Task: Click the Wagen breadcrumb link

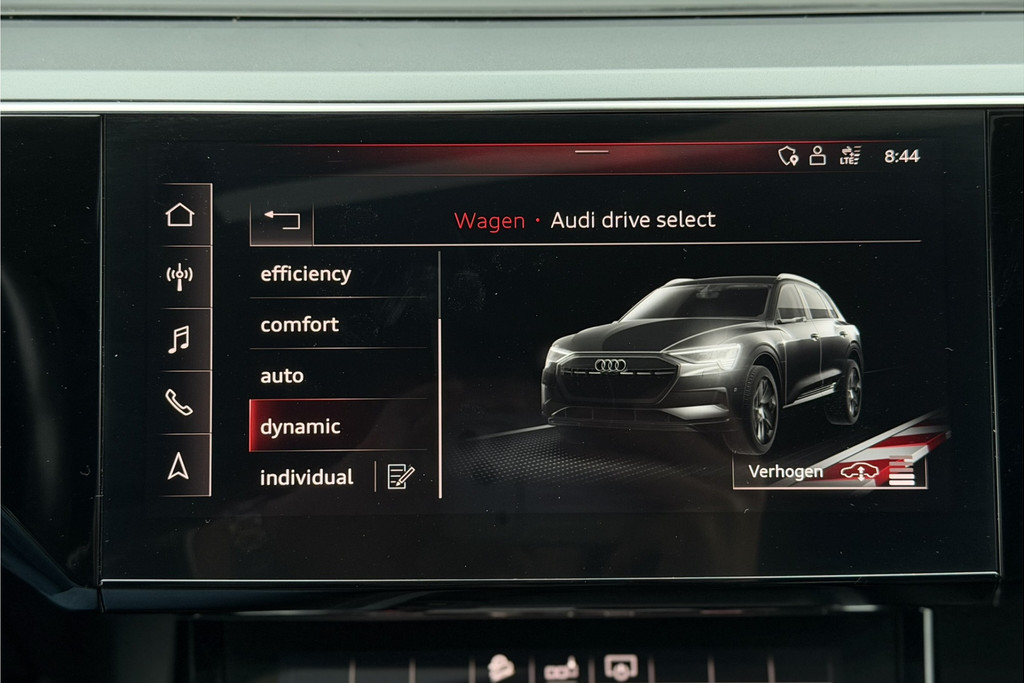Action: 489,221
